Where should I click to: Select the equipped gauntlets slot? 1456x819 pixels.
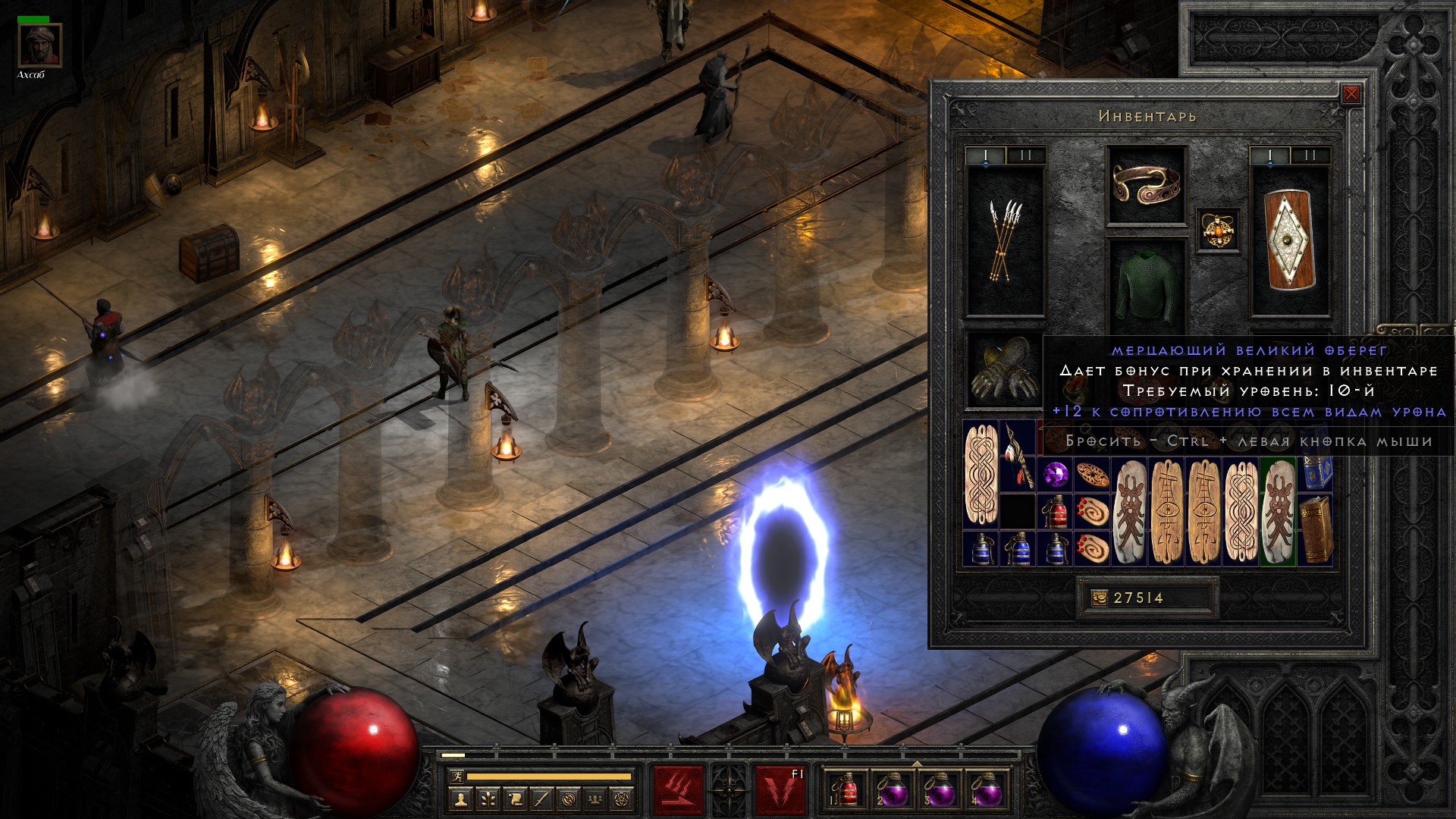[1003, 371]
